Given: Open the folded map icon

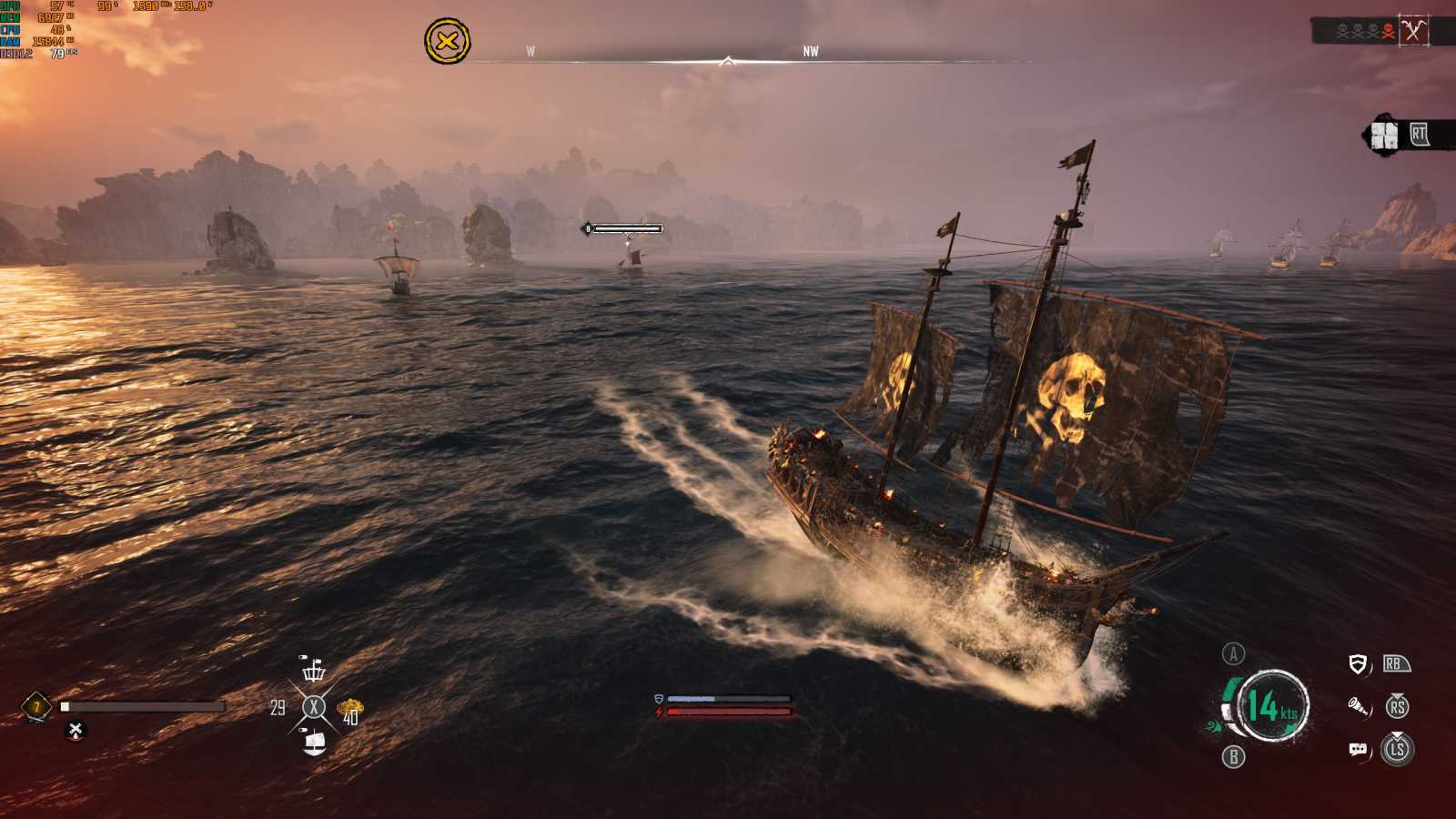Looking at the screenshot, I should pyautogui.click(x=1384, y=136).
